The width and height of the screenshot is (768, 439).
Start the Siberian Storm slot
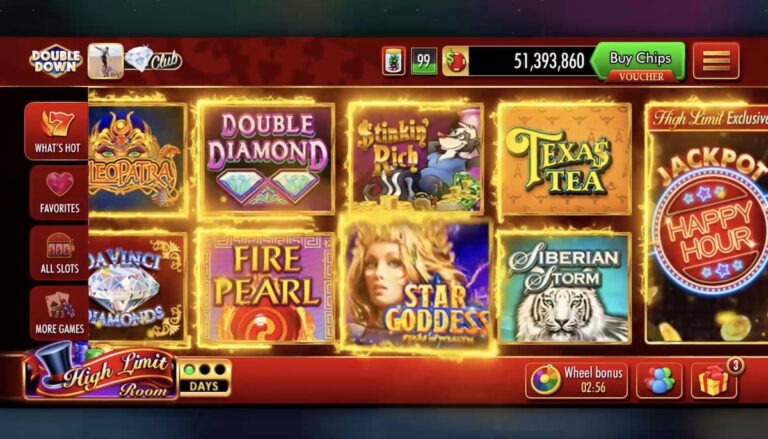pos(564,287)
